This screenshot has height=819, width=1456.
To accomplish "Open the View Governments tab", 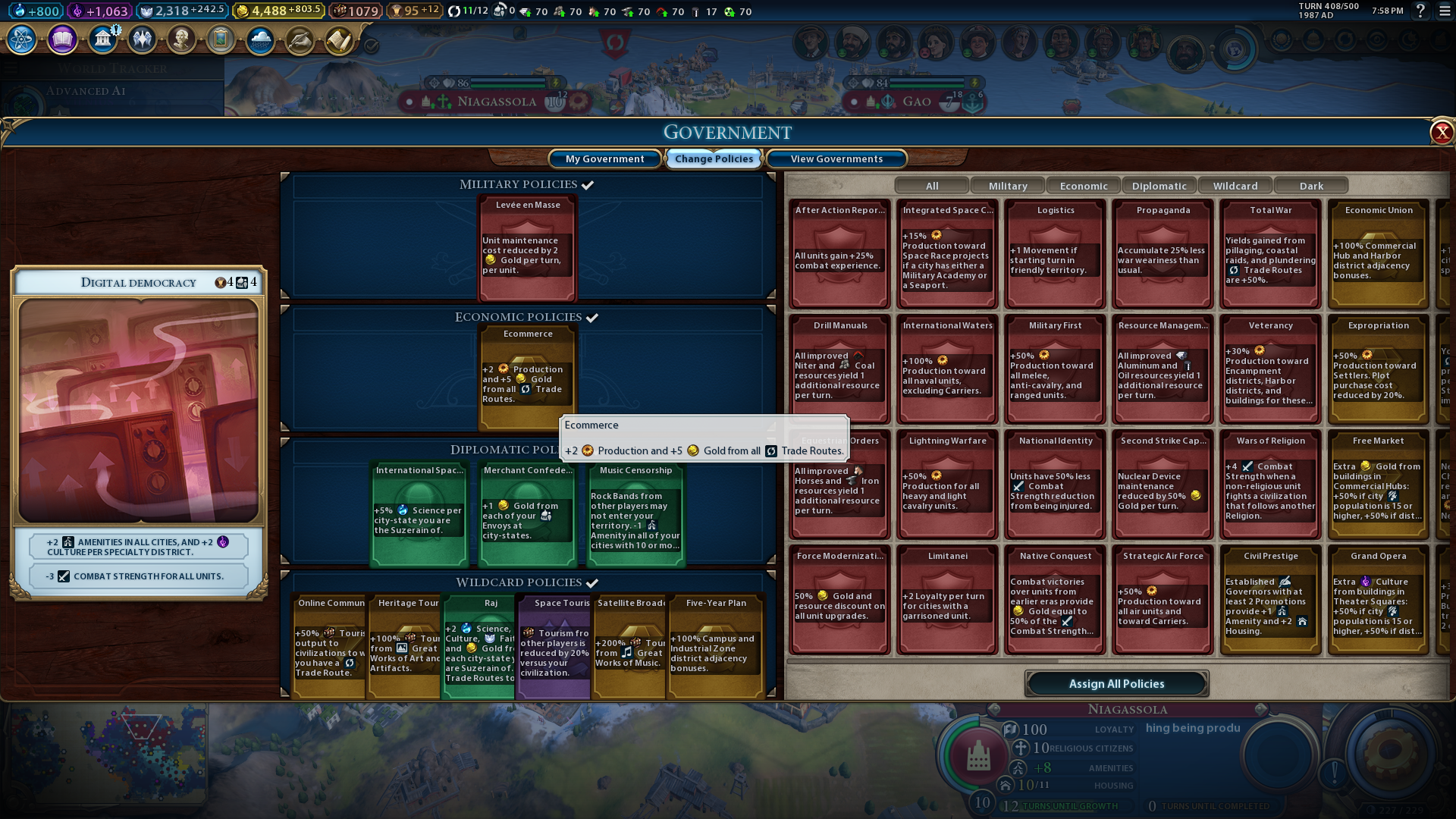I will pyautogui.click(x=836, y=158).
